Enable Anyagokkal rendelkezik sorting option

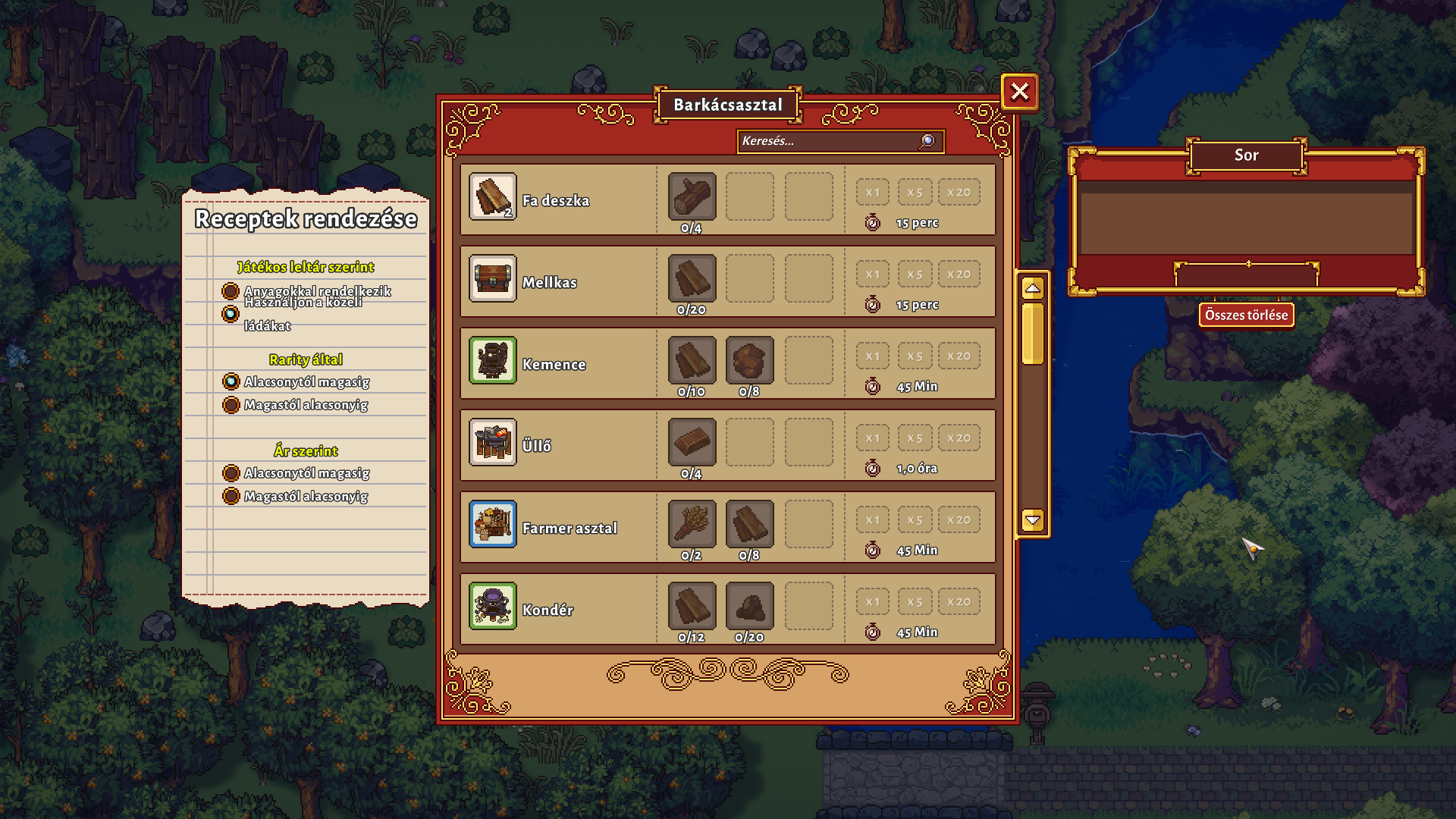click(231, 291)
